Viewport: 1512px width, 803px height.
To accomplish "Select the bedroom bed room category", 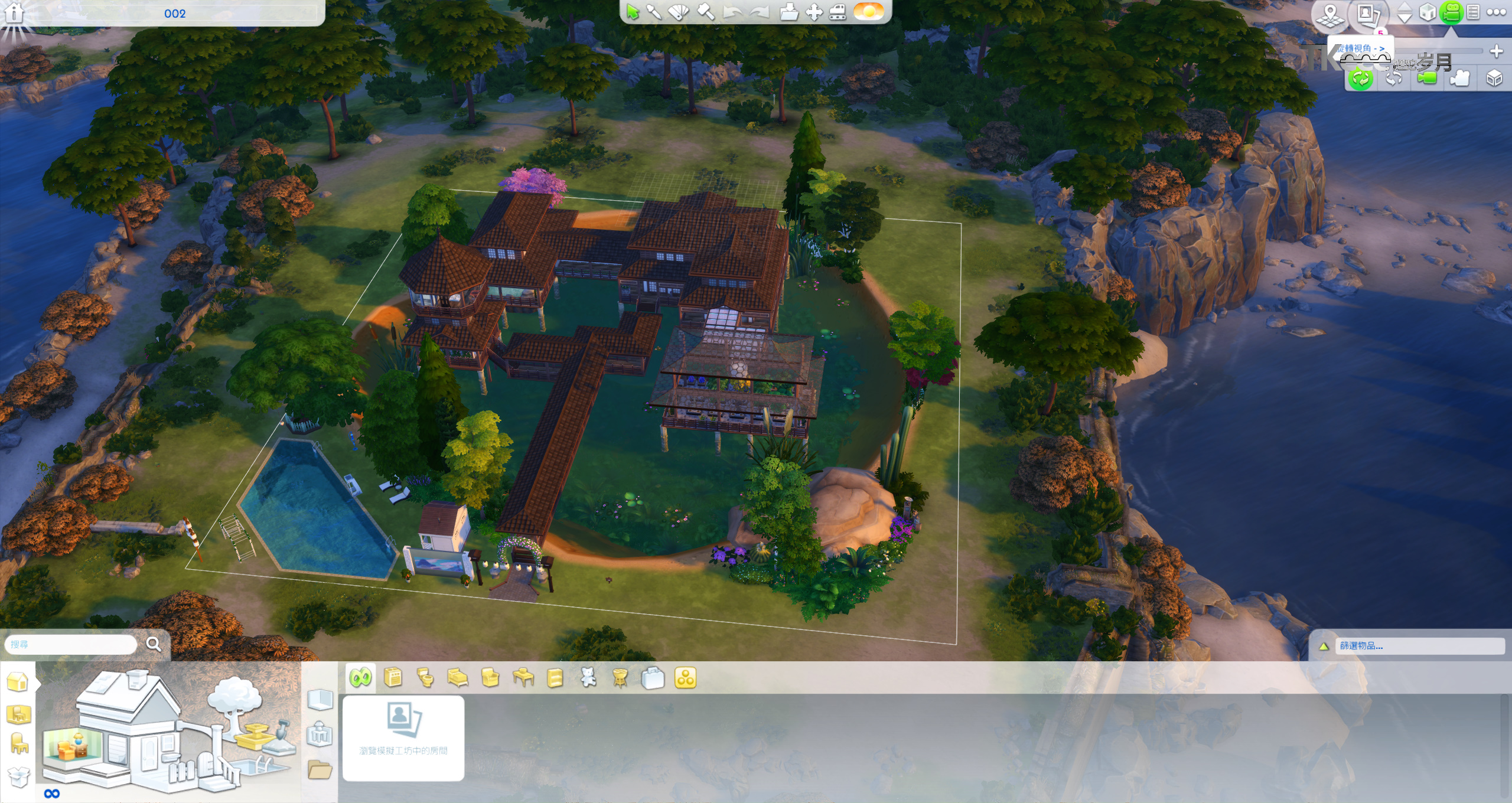I will (458, 678).
